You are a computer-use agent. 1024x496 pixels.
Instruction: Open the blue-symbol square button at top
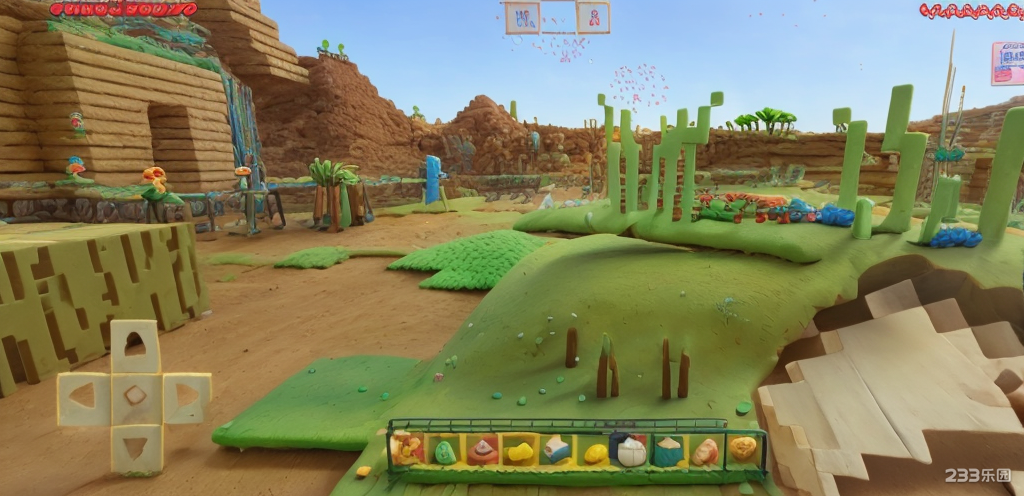522,17
